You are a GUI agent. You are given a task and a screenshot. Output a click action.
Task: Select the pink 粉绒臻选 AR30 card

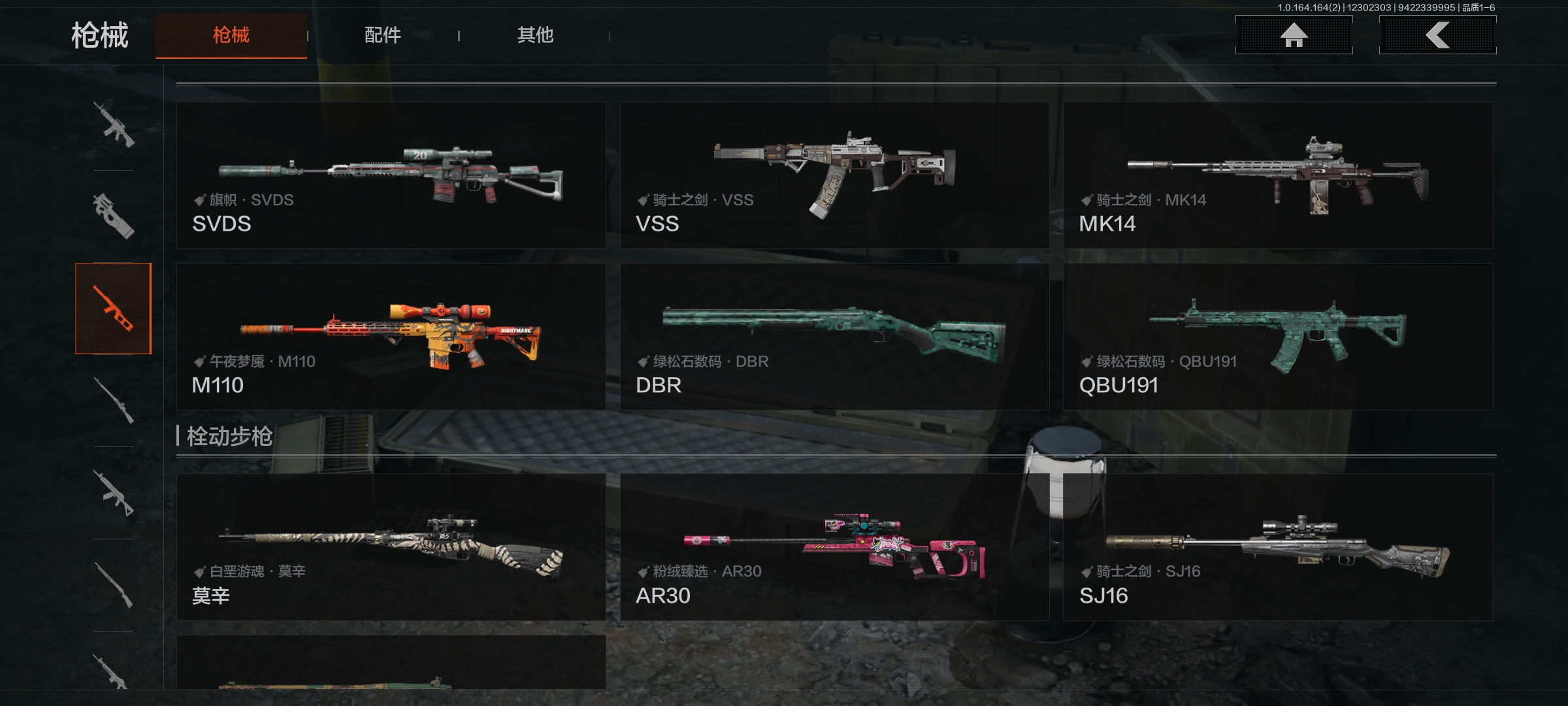coord(834,547)
